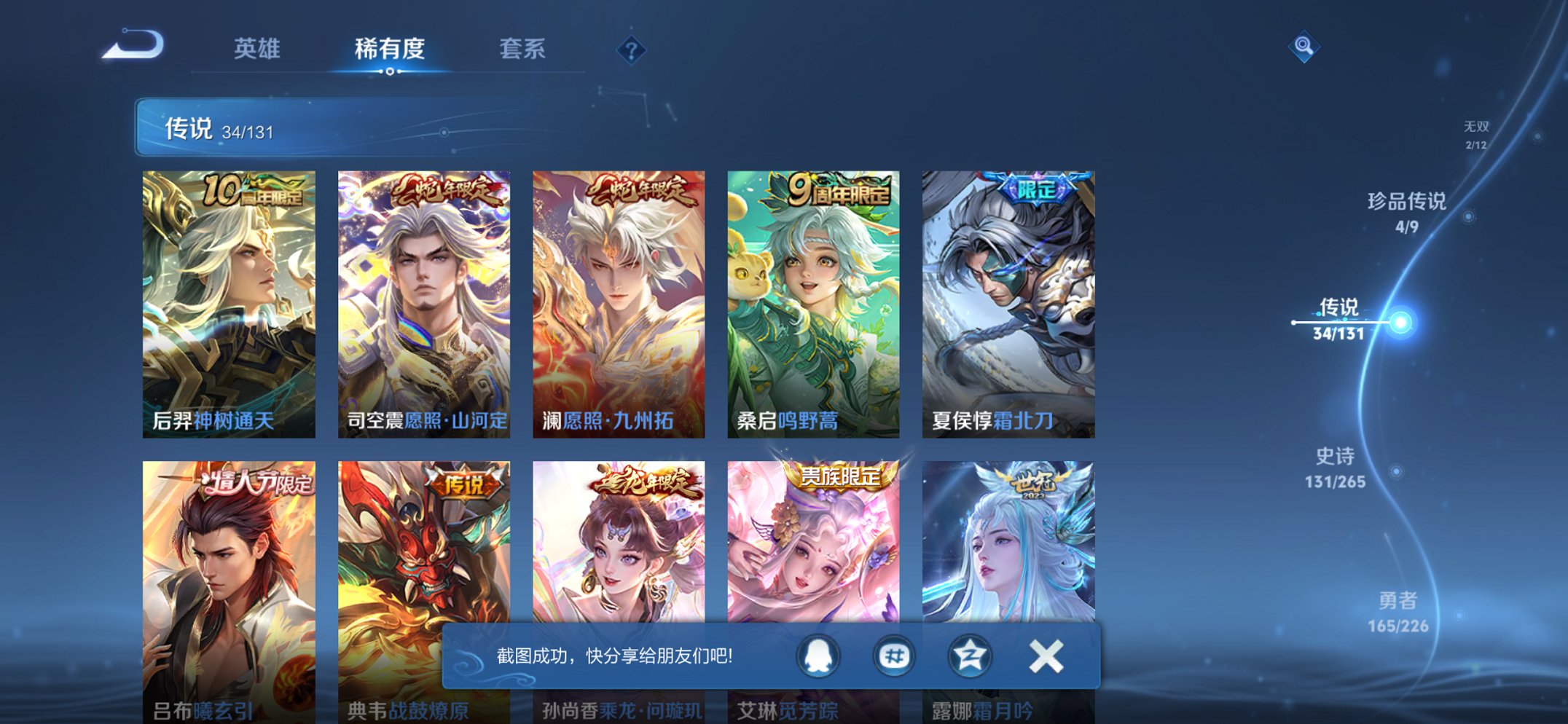Share via the QQ Zone star icon

(971, 655)
